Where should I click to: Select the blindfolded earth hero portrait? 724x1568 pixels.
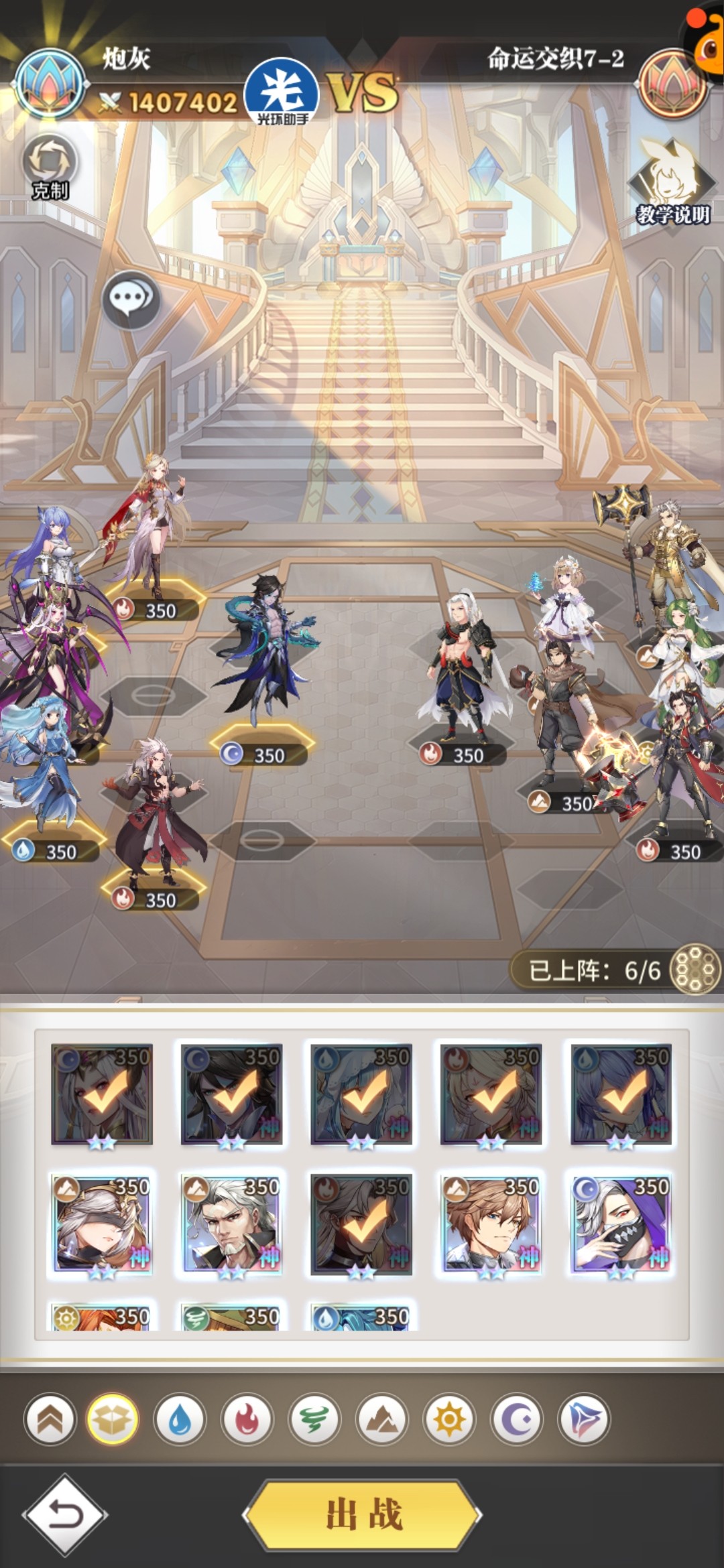pyautogui.click(x=102, y=1224)
